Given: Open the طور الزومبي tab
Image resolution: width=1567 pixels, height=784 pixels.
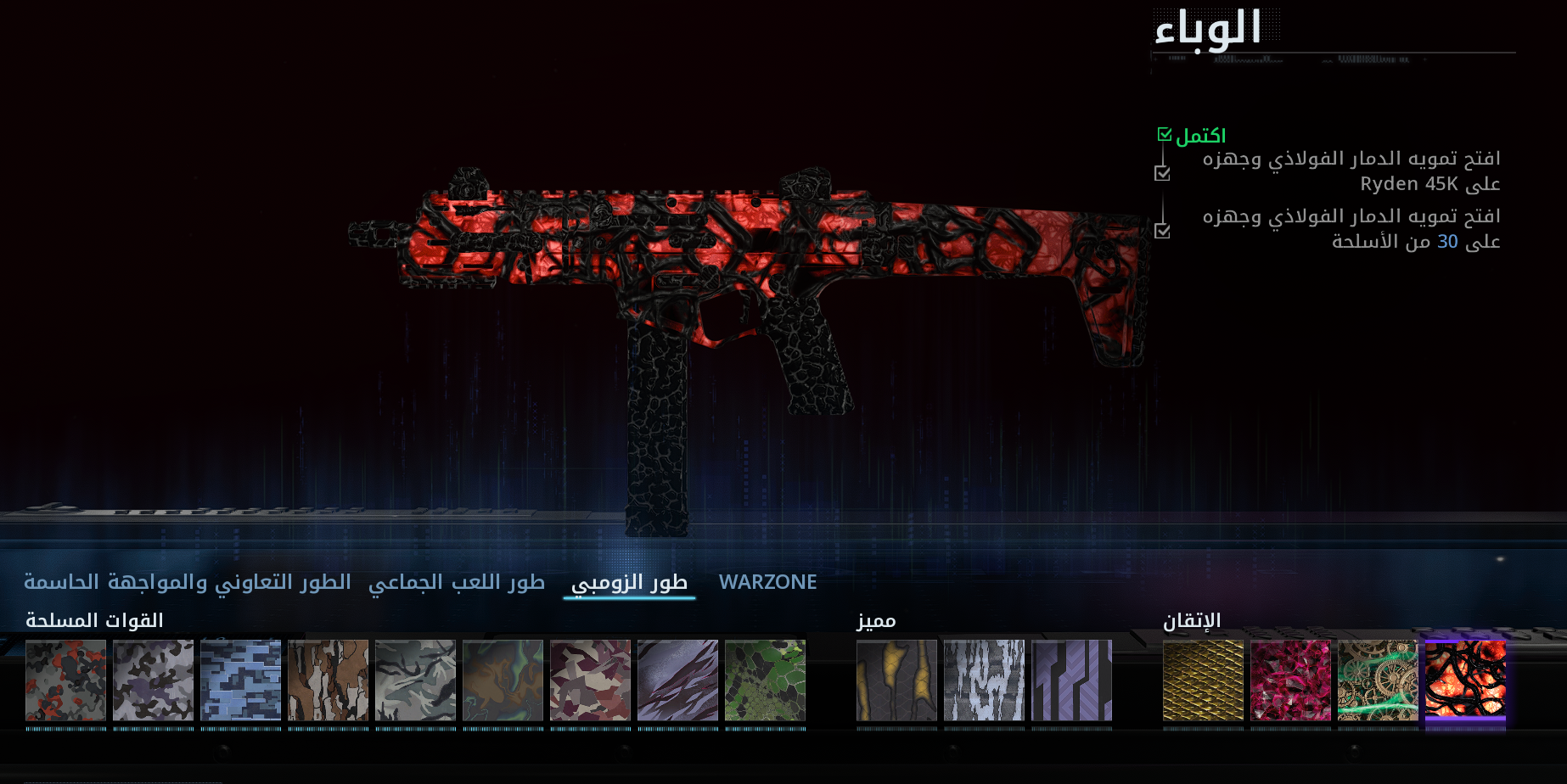Looking at the screenshot, I should click(x=629, y=582).
